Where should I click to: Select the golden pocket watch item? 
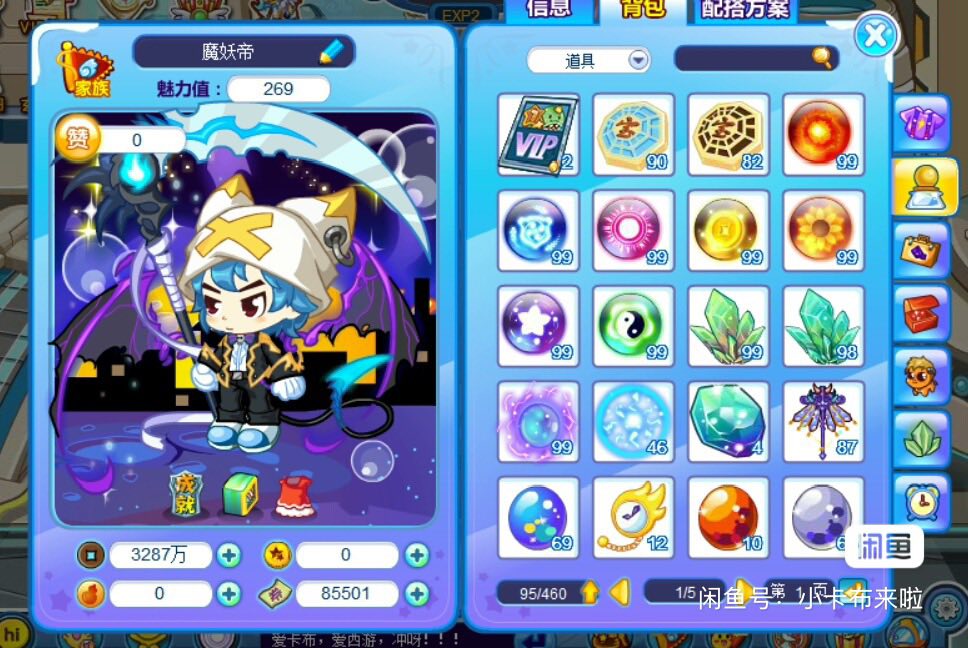pos(632,516)
